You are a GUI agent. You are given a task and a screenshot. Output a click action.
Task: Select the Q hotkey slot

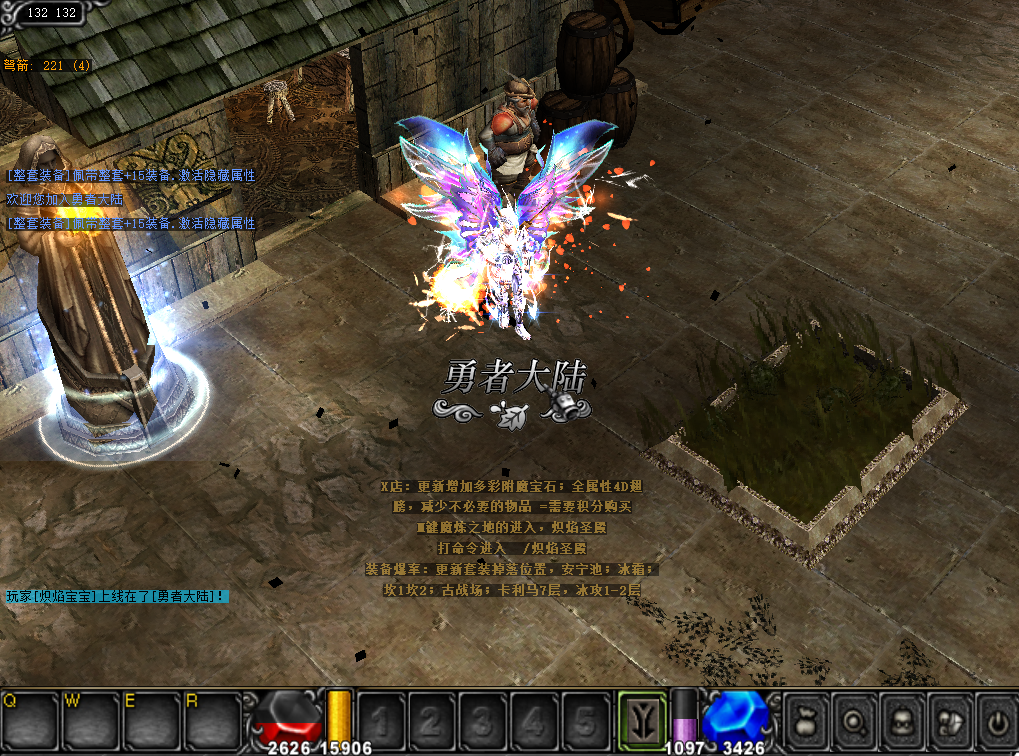30,717
